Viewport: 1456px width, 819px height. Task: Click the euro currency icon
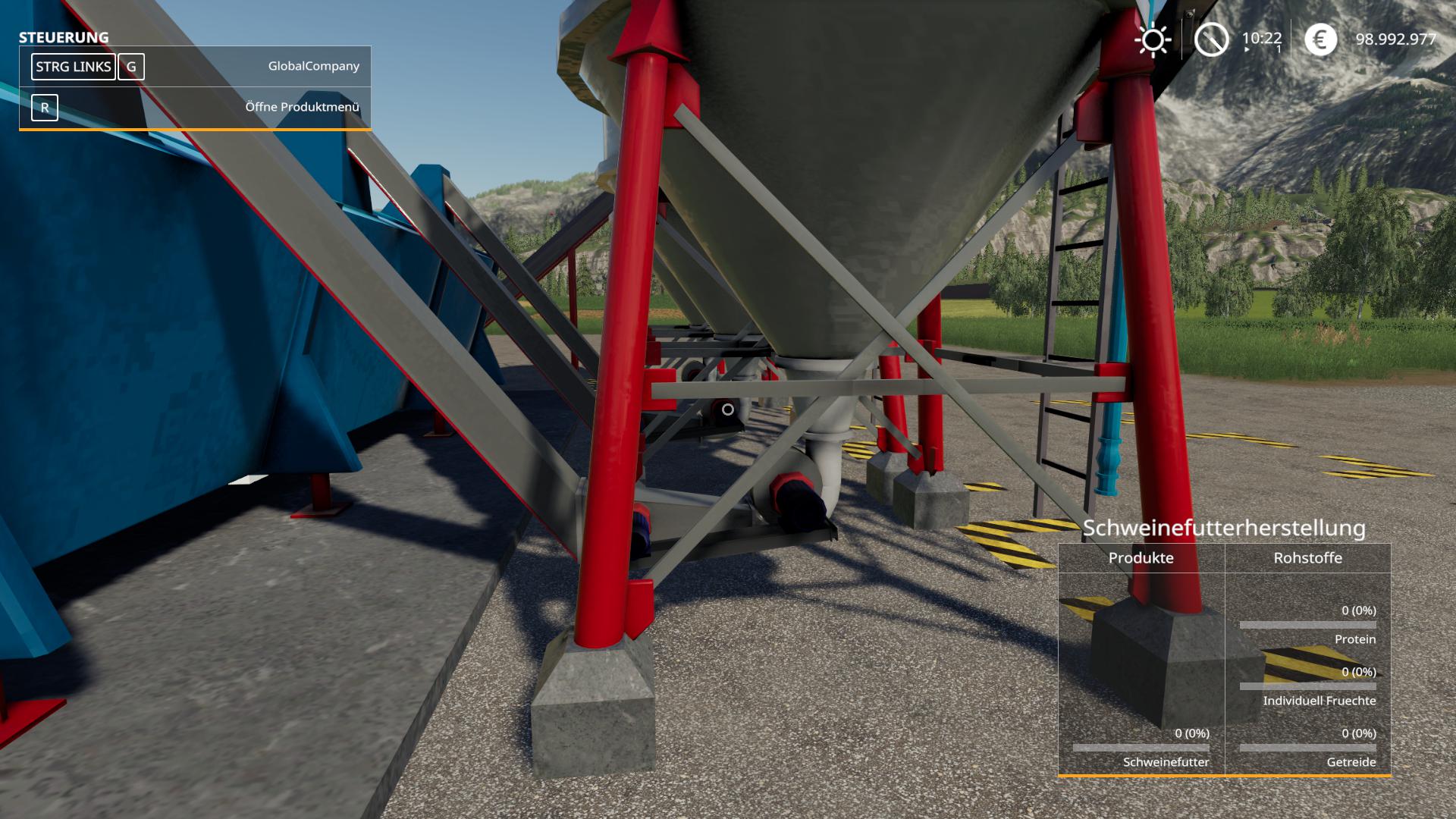1321,39
